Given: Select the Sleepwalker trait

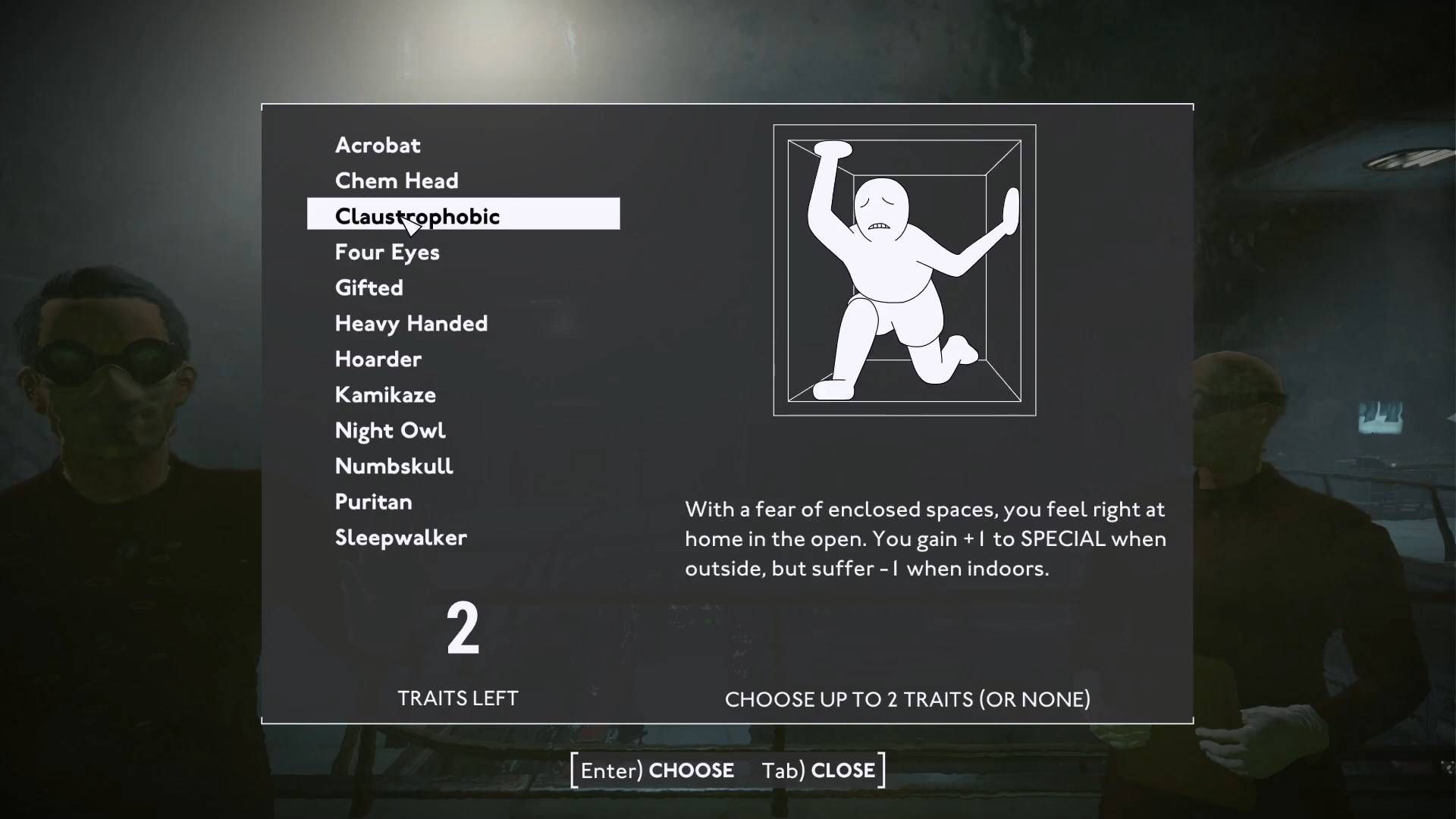Looking at the screenshot, I should tap(400, 538).
